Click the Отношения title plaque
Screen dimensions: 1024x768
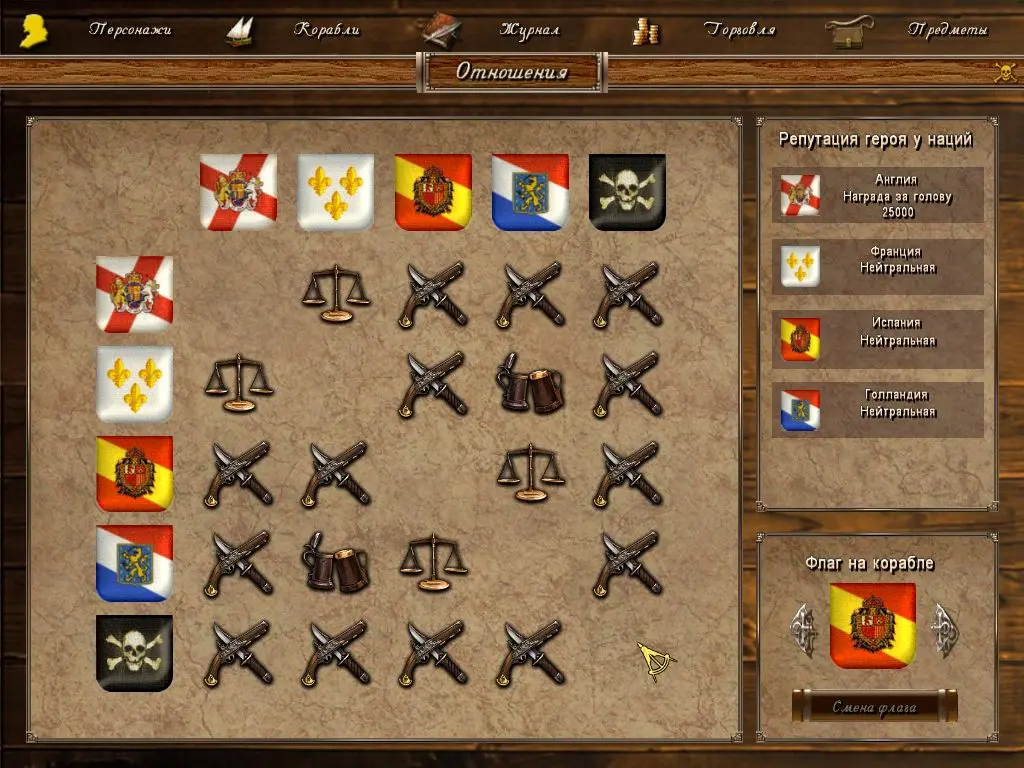[512, 72]
